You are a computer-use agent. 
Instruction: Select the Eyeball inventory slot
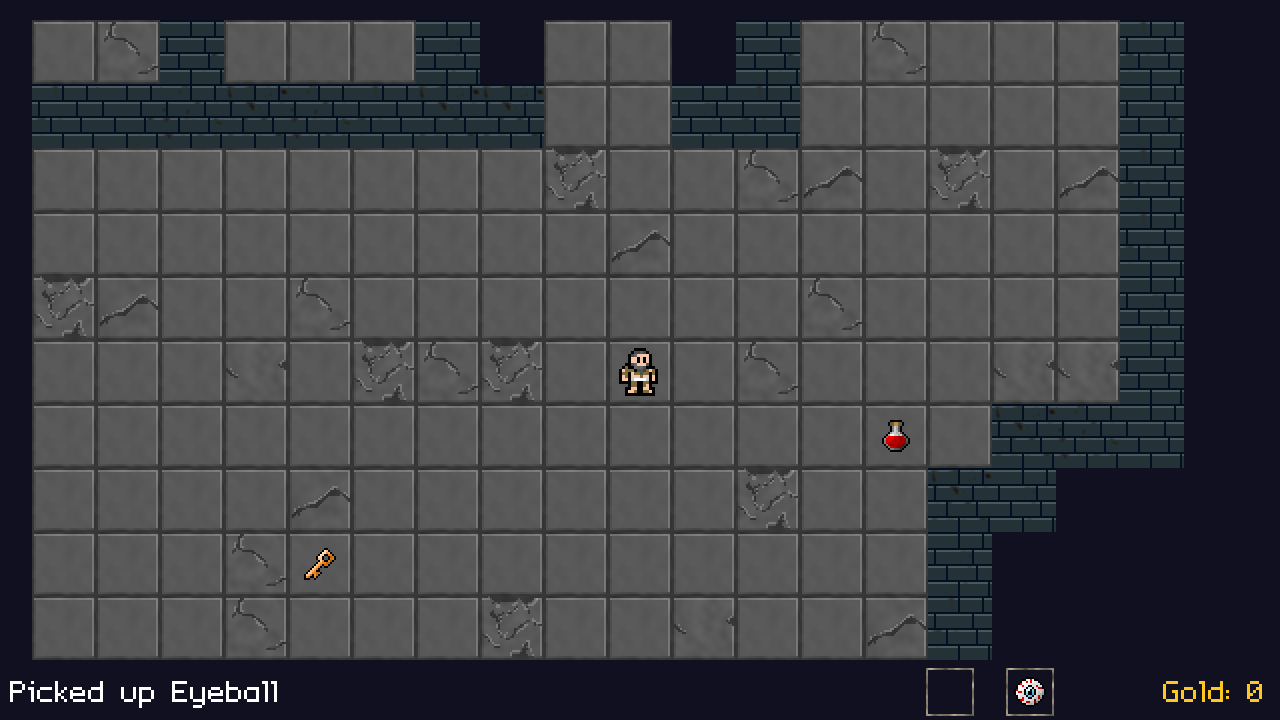(x=1029, y=692)
